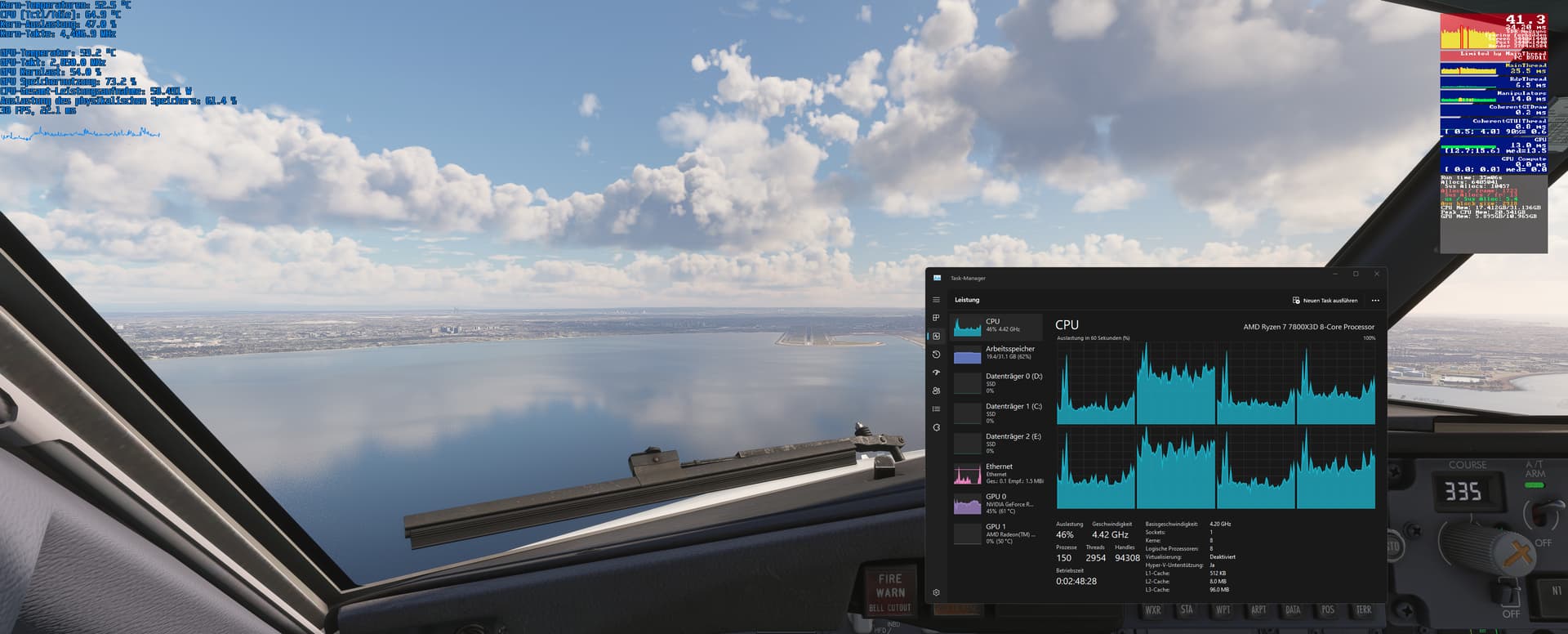Select the GPU 0 NVIDIA performance entry
This screenshot has height=634, width=1568.
(998, 503)
